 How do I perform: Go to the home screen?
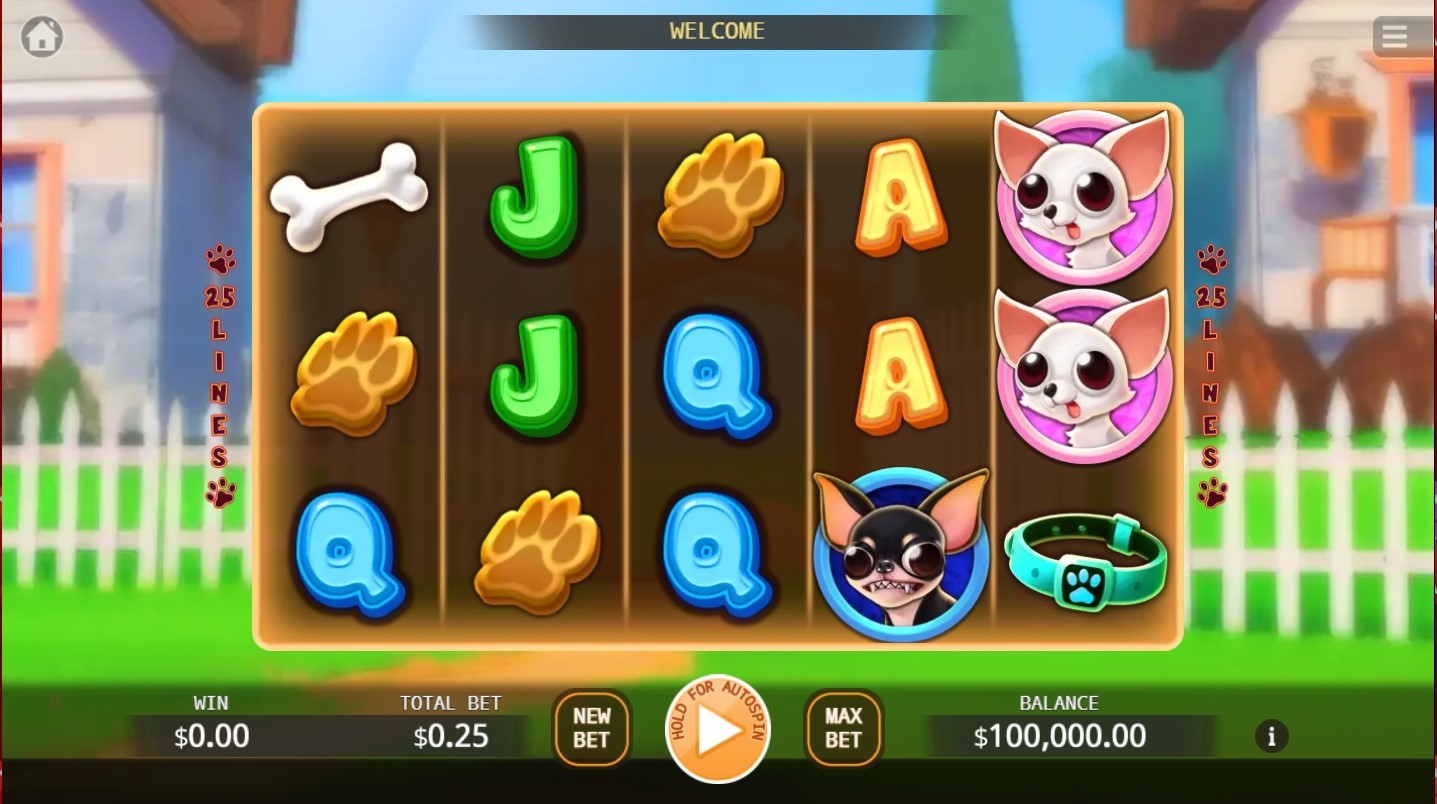[x=42, y=37]
